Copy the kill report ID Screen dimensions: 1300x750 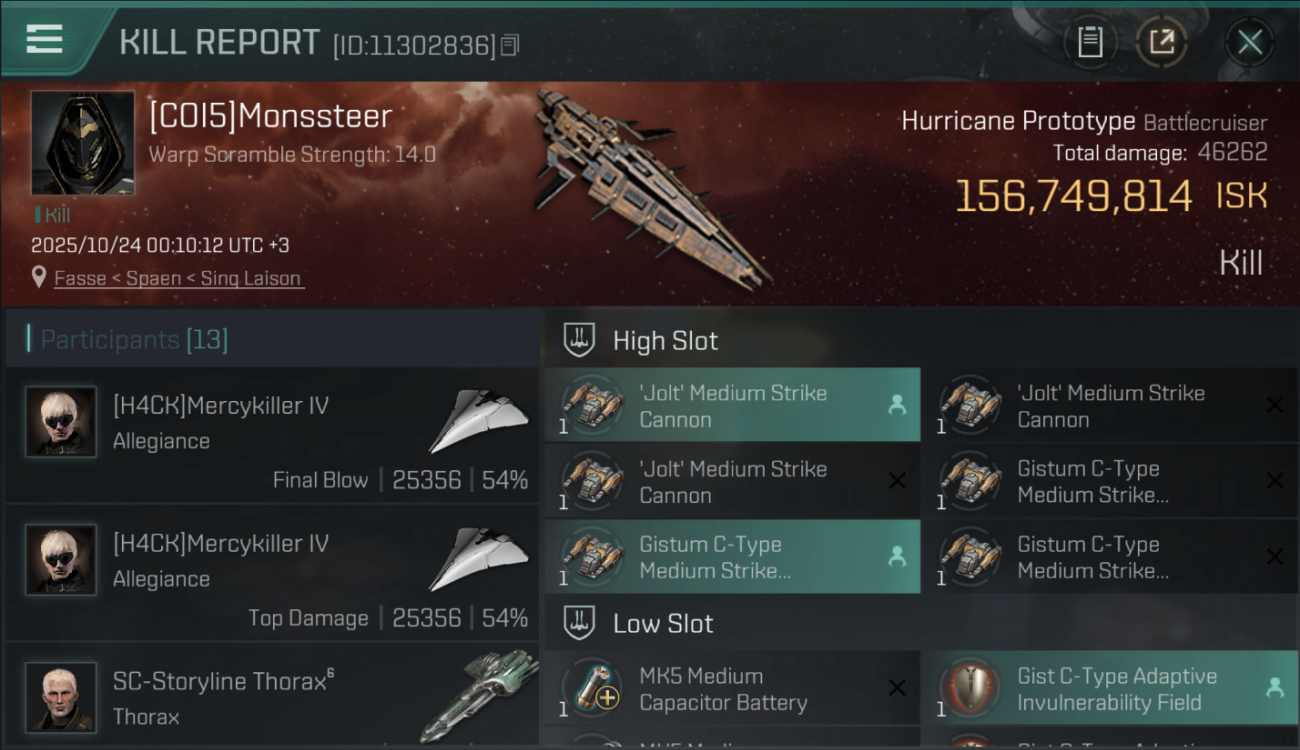pos(511,45)
